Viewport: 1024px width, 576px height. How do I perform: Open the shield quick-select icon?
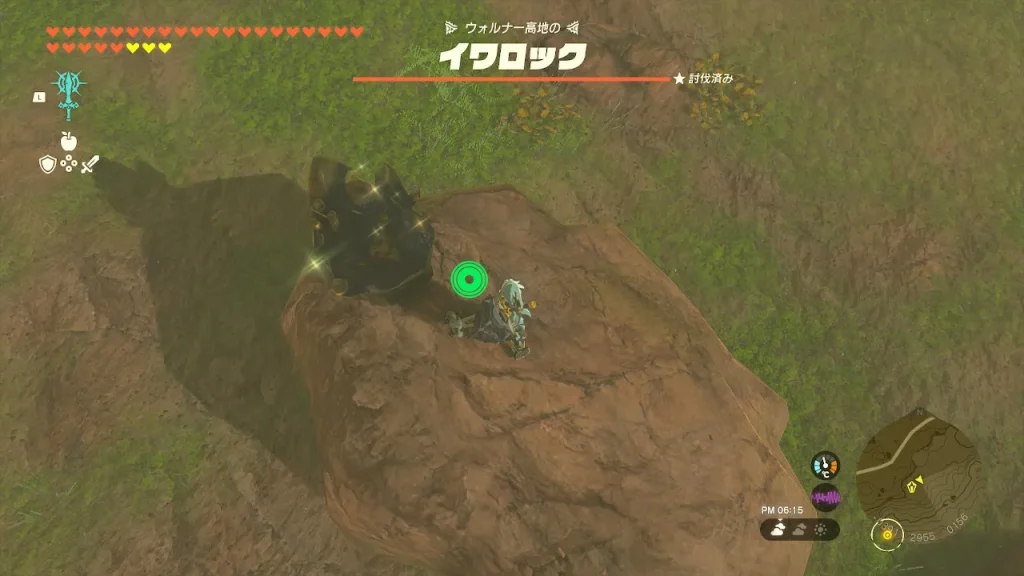point(47,164)
